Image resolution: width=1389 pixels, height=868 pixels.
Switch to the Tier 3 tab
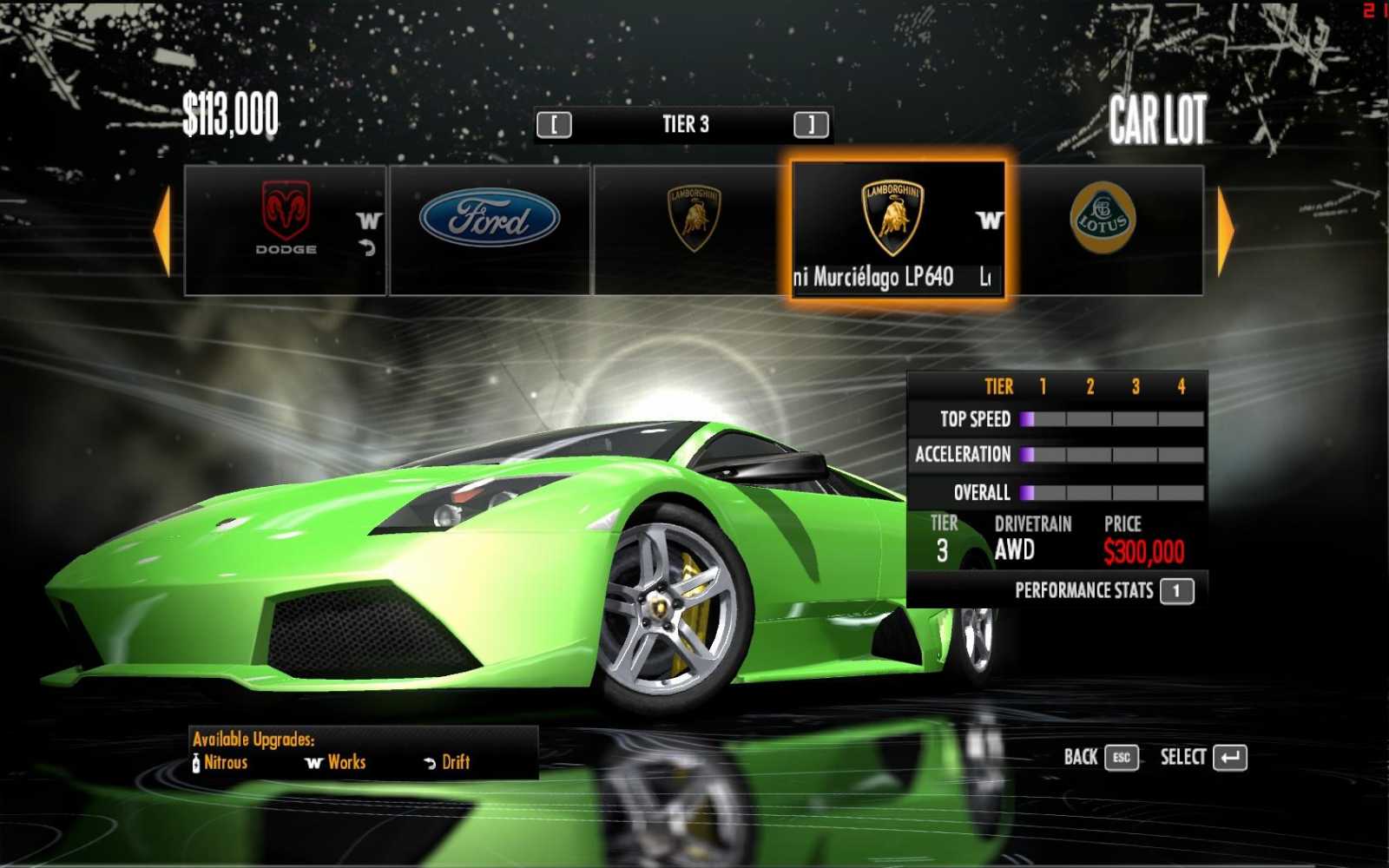686,124
